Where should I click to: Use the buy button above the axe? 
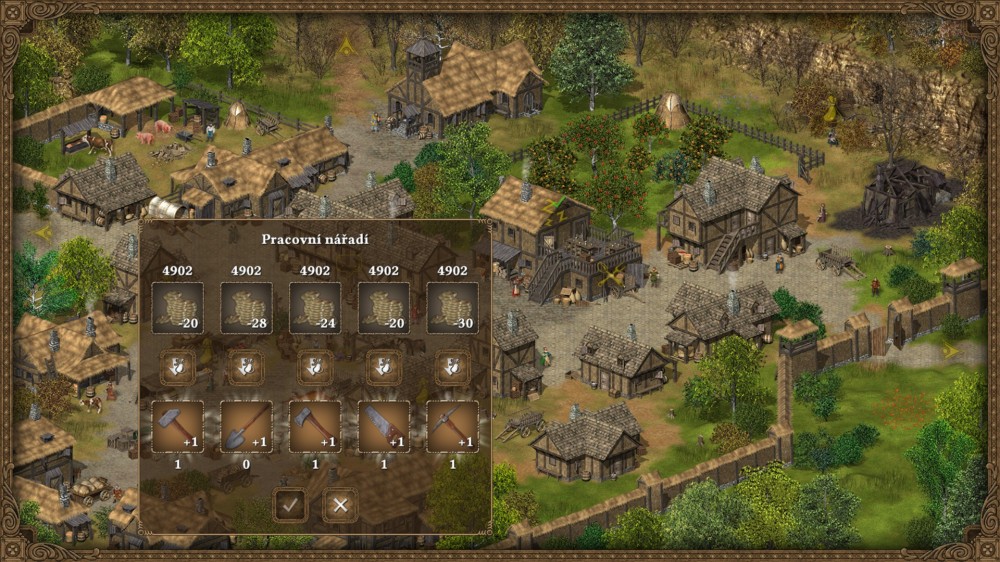coord(315,368)
